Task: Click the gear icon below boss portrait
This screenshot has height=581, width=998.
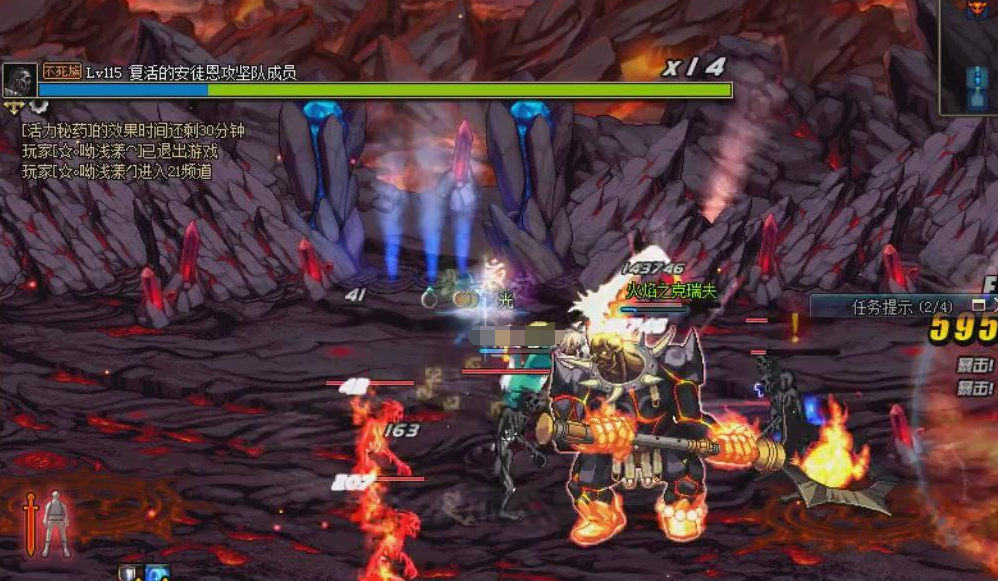Action: click(x=37, y=106)
